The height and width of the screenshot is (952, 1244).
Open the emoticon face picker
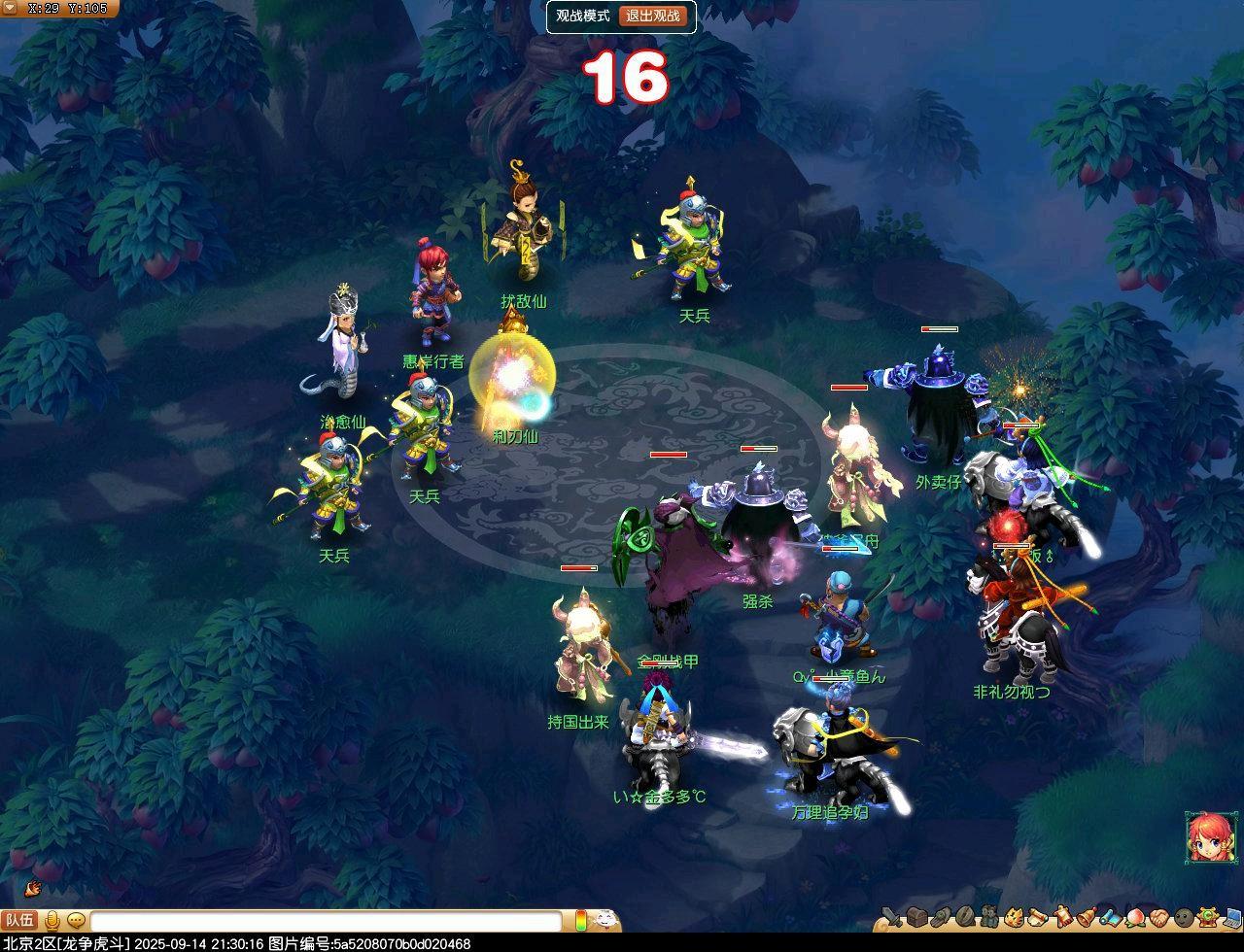pyautogui.click(x=605, y=919)
